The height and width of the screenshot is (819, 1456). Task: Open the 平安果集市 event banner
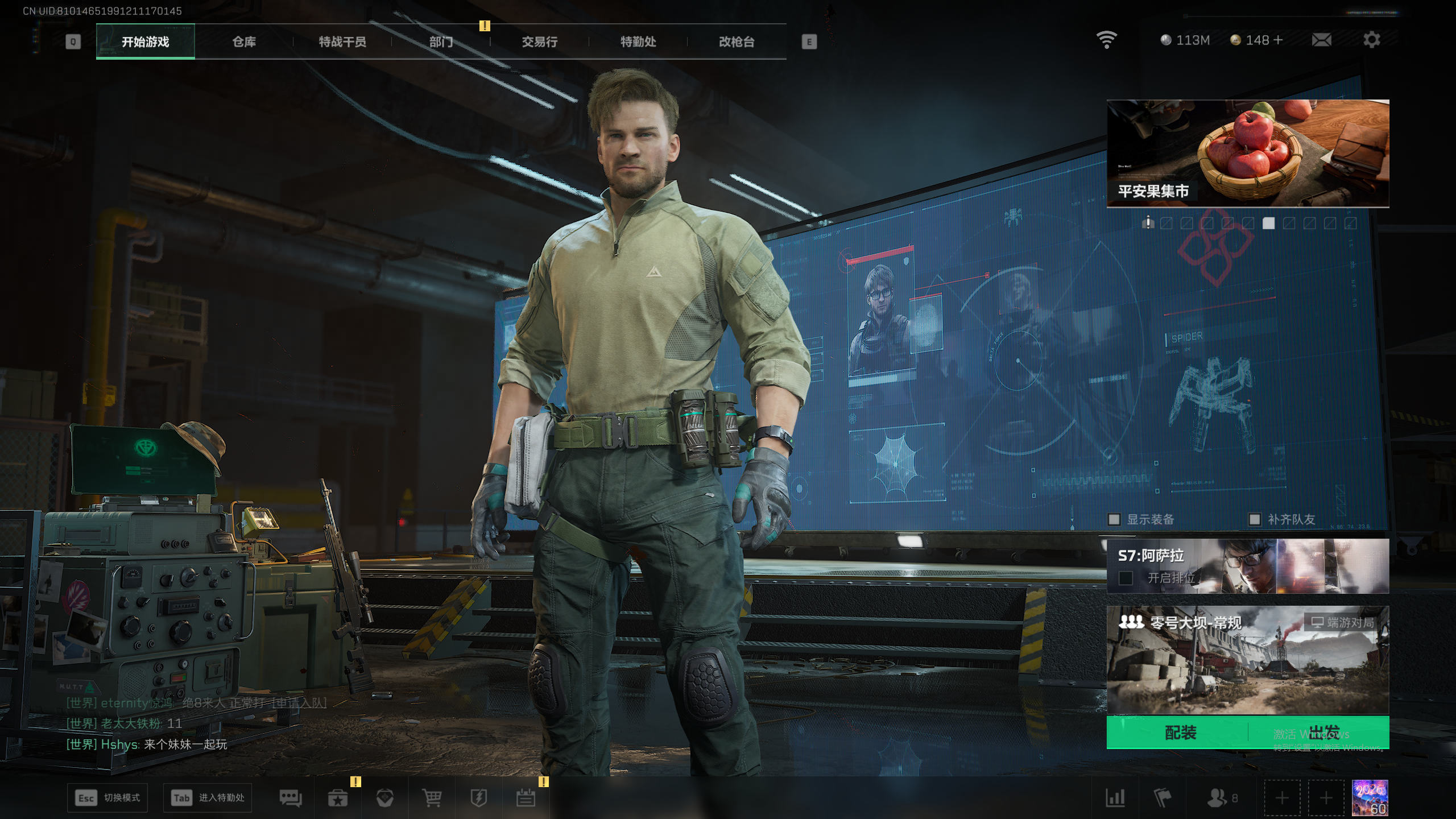[1247, 154]
